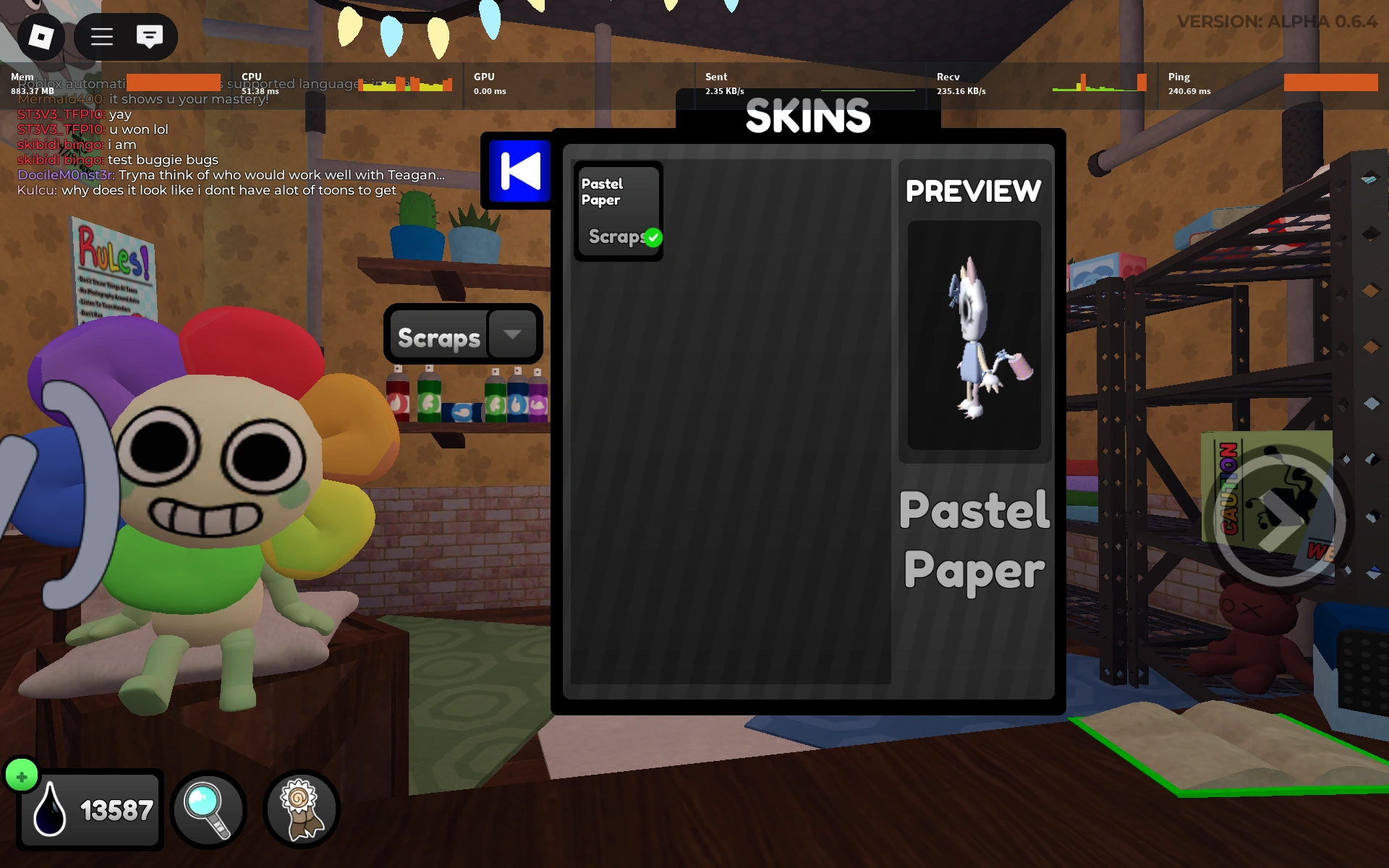
Task: Open the Roblox main menu
Action: tap(41, 36)
